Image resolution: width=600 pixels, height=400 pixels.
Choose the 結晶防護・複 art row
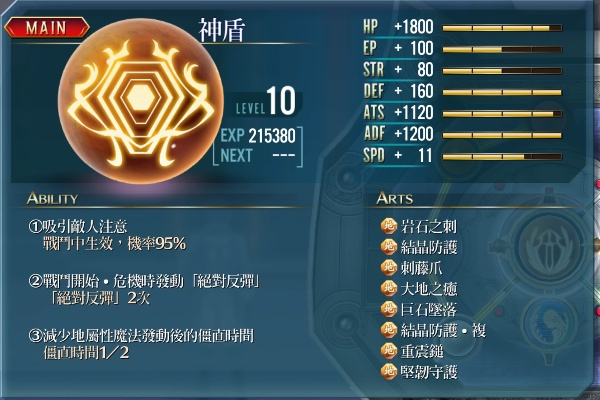[441, 330]
